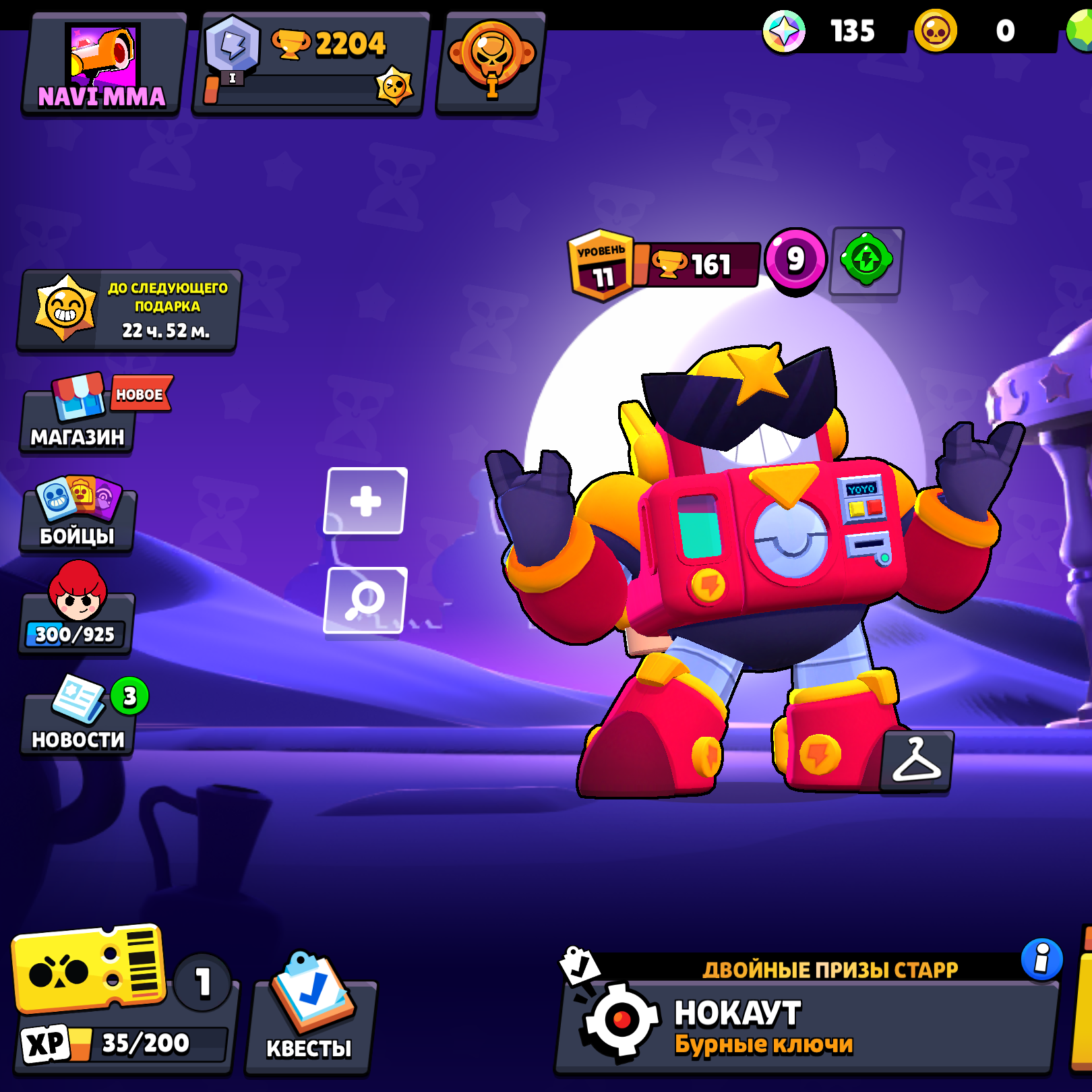Viewport: 1092px width, 1092px height.
Task: Open the daily gift timer panel
Action: [x=129, y=310]
